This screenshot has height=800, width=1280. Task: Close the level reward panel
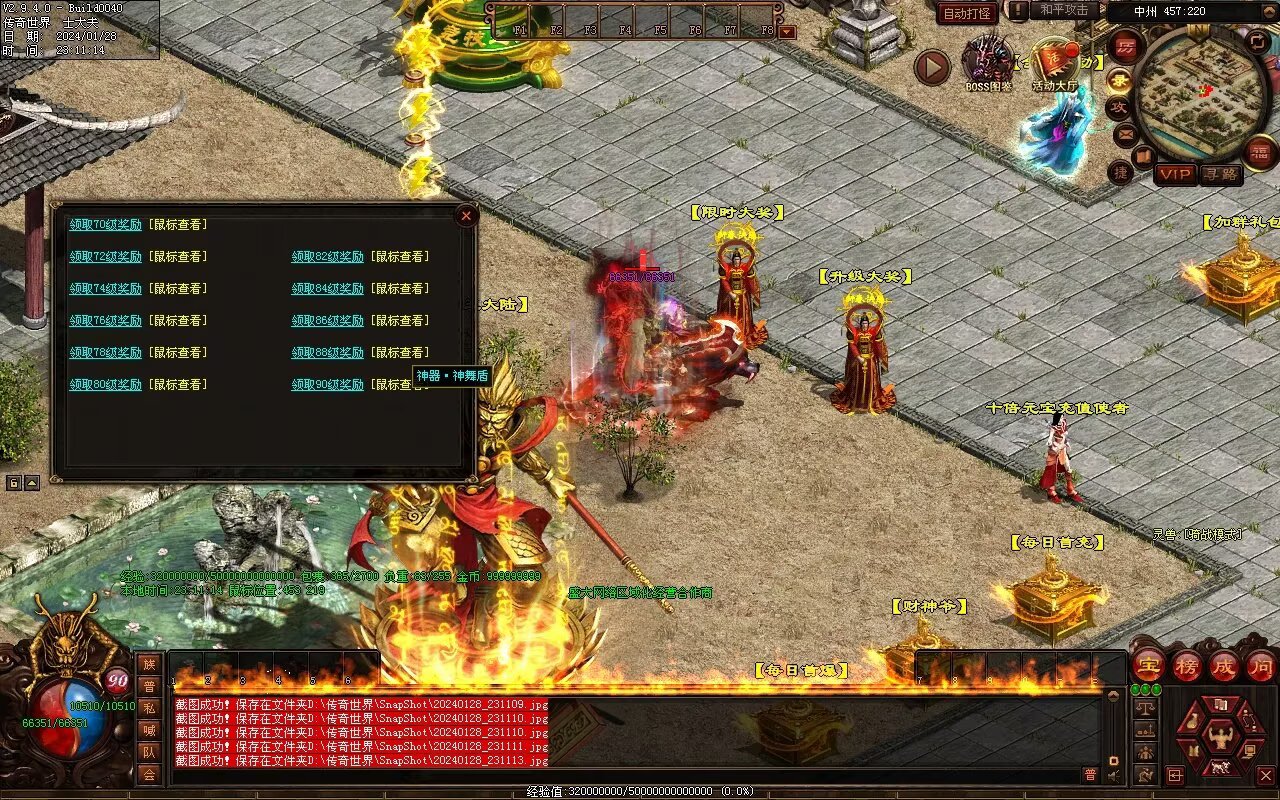tap(465, 215)
